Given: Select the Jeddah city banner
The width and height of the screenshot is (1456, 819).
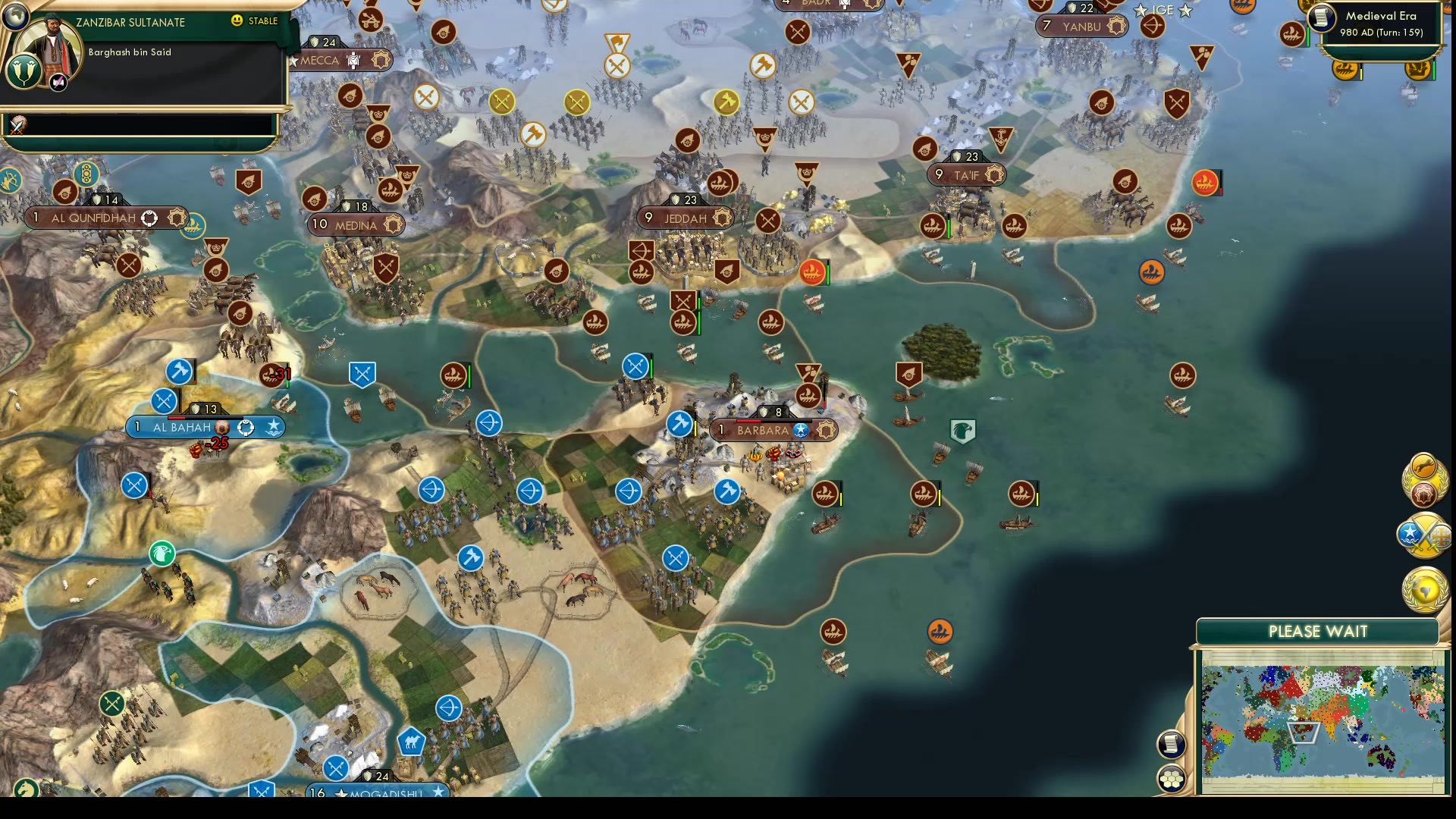Looking at the screenshot, I should tap(685, 218).
